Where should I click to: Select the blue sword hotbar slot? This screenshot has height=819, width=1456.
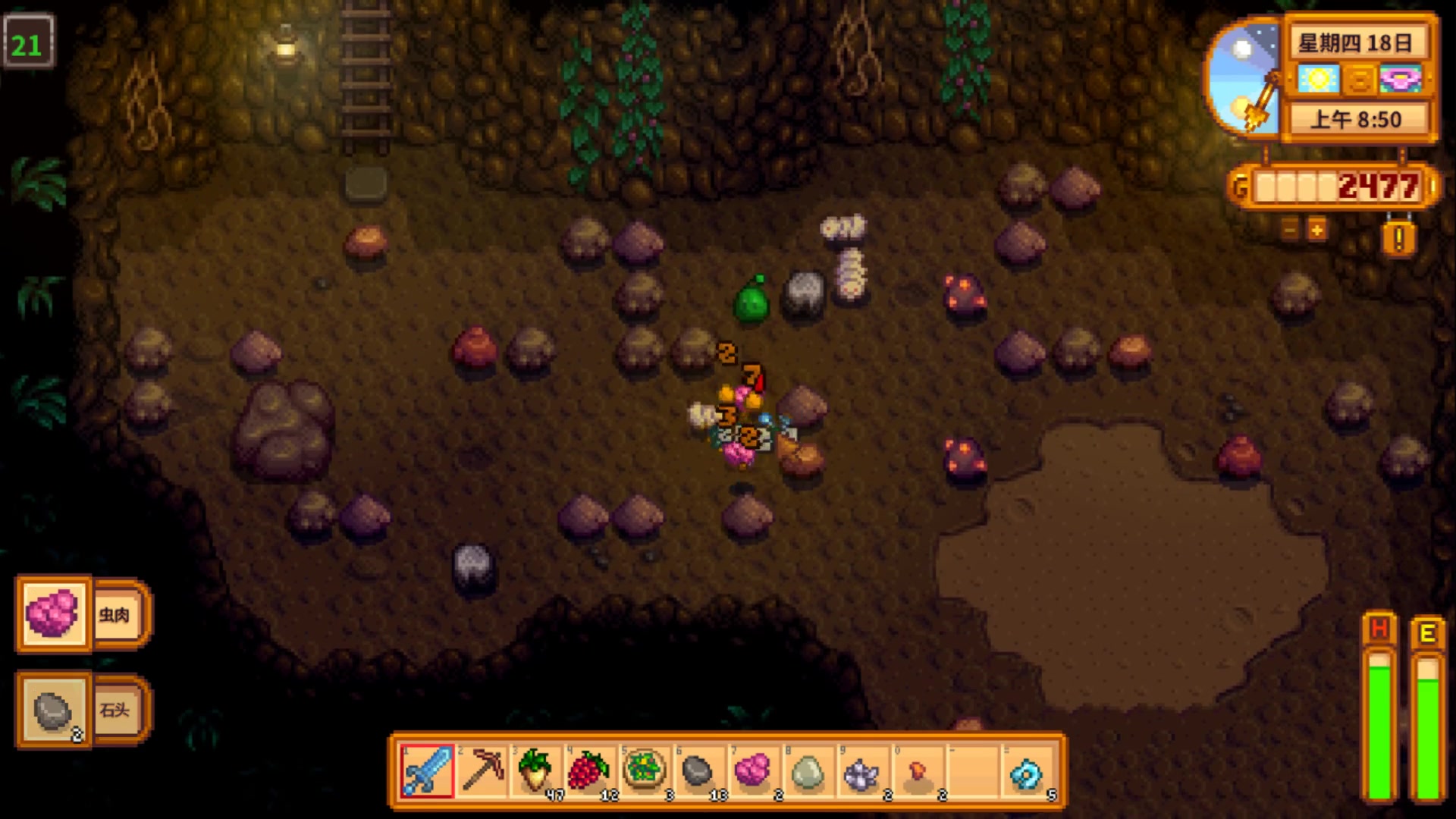[427, 771]
